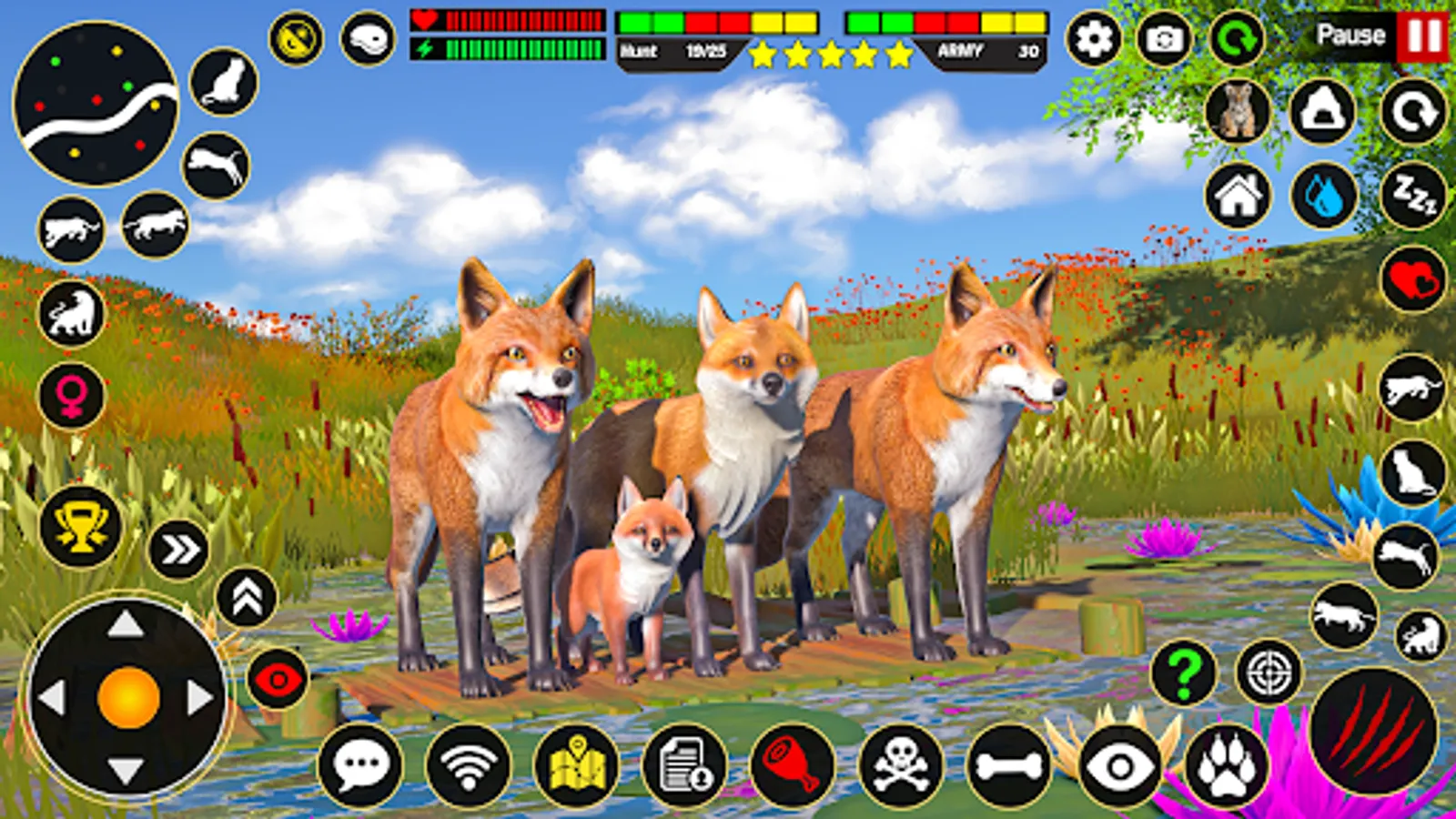Return to den with the home icon
Screen dimensions: 1456x819
pyautogui.click(x=1238, y=196)
